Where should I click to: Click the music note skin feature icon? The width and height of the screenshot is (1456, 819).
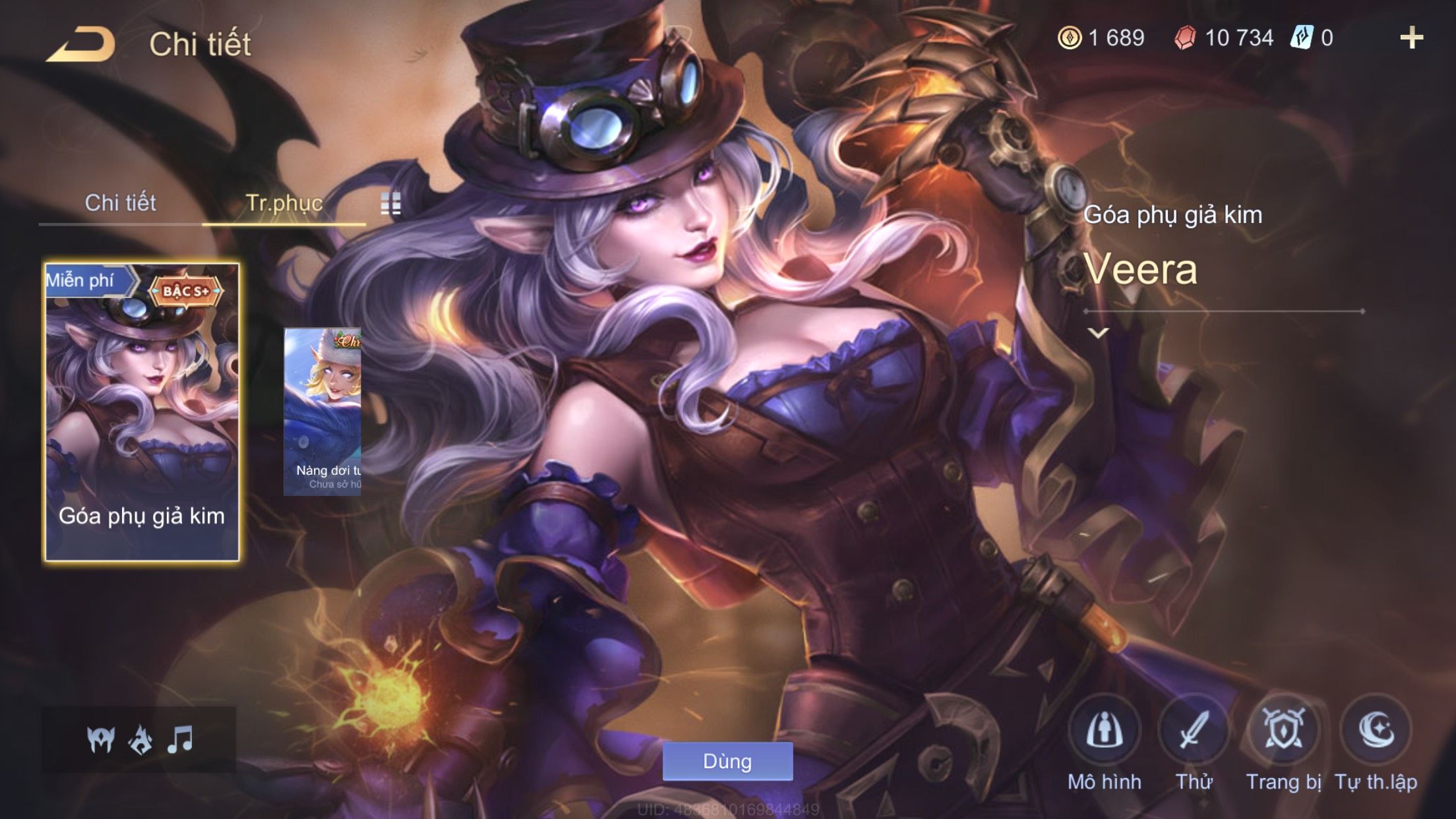180,739
